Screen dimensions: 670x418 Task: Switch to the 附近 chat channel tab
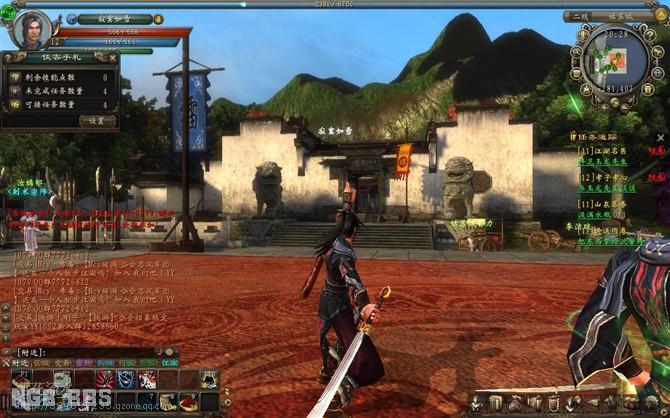(x=19, y=363)
